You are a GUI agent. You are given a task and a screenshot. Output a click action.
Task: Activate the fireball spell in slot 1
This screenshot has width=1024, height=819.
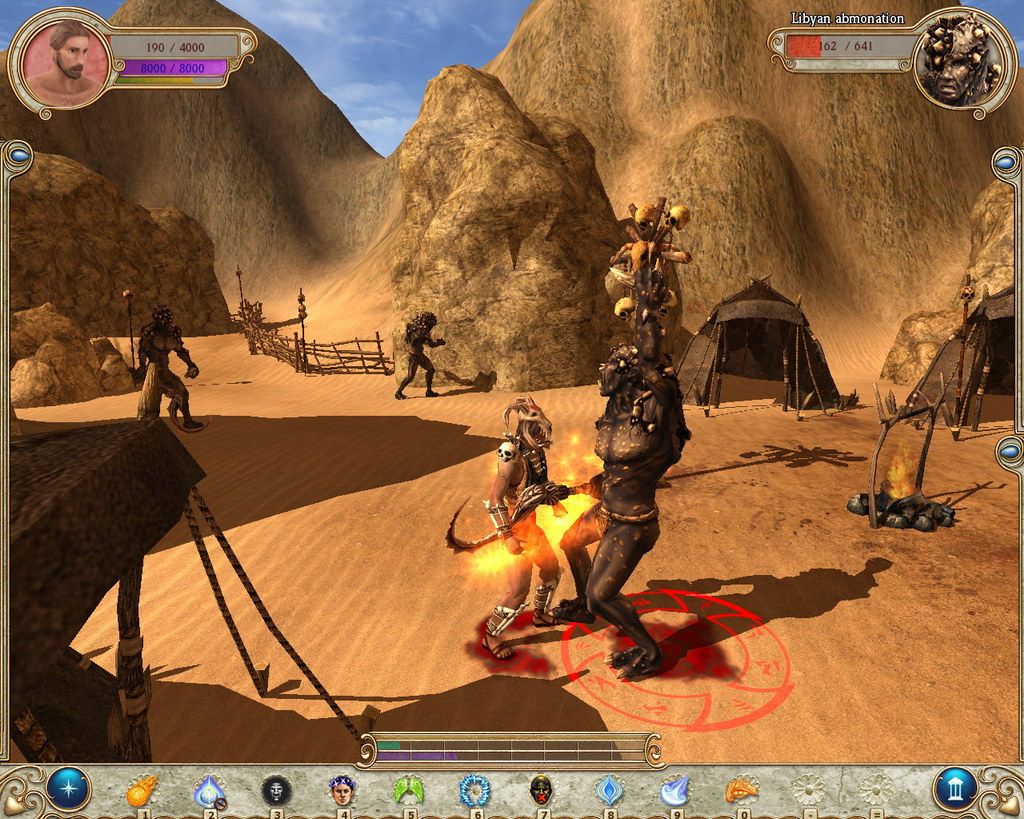143,791
